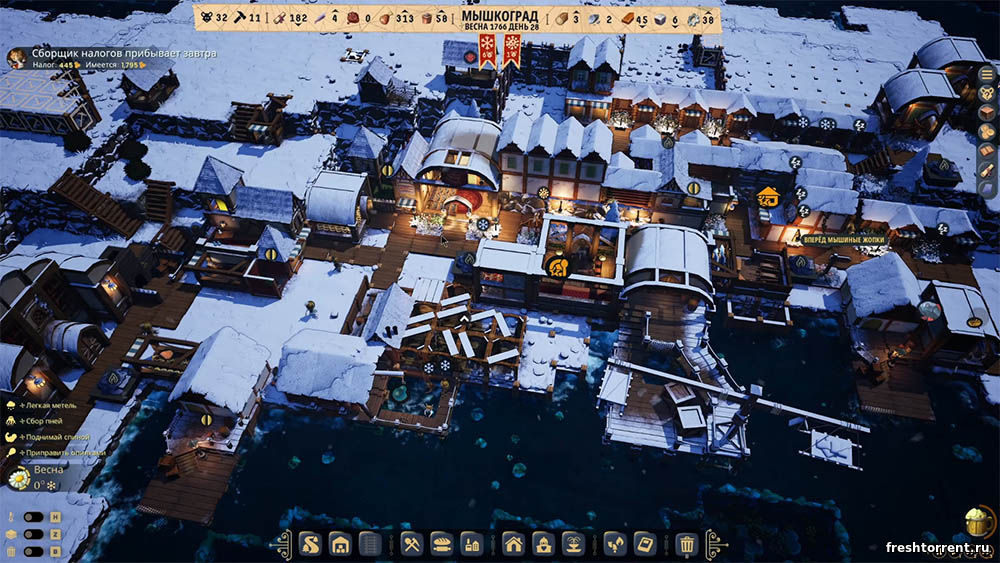Activate the trash can demolish tool
The height and width of the screenshot is (563, 1000).
687,544
